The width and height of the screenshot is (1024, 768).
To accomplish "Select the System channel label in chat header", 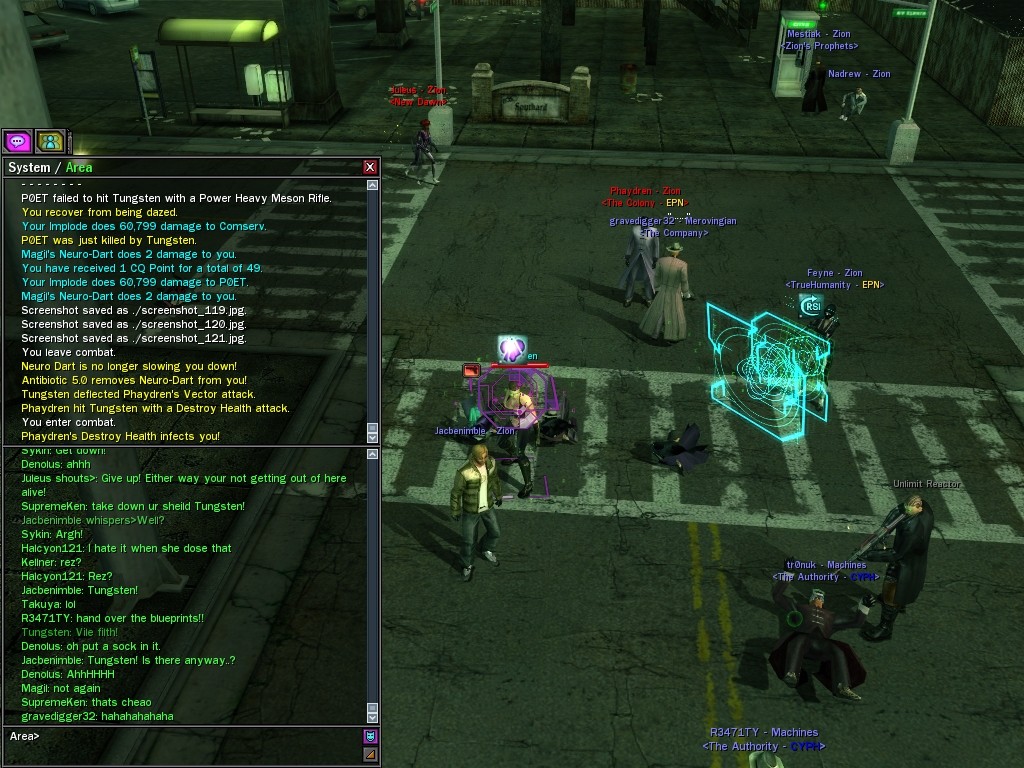I will pos(28,167).
